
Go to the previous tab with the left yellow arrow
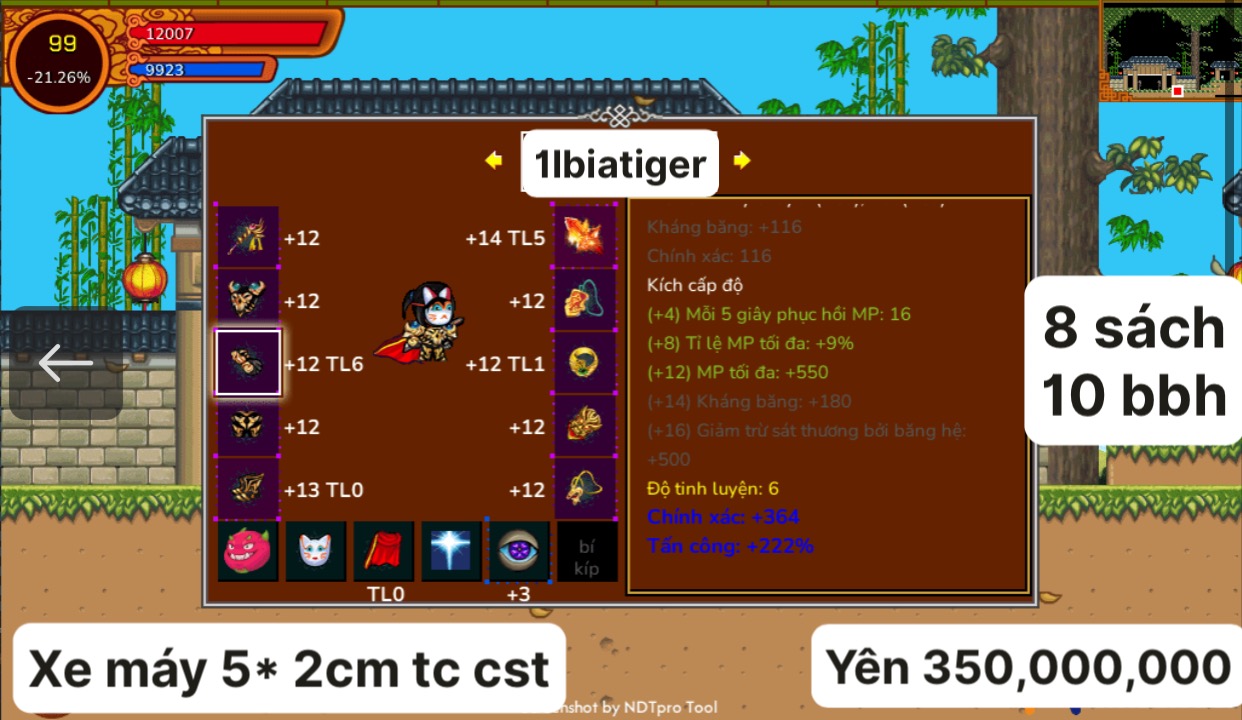click(493, 160)
